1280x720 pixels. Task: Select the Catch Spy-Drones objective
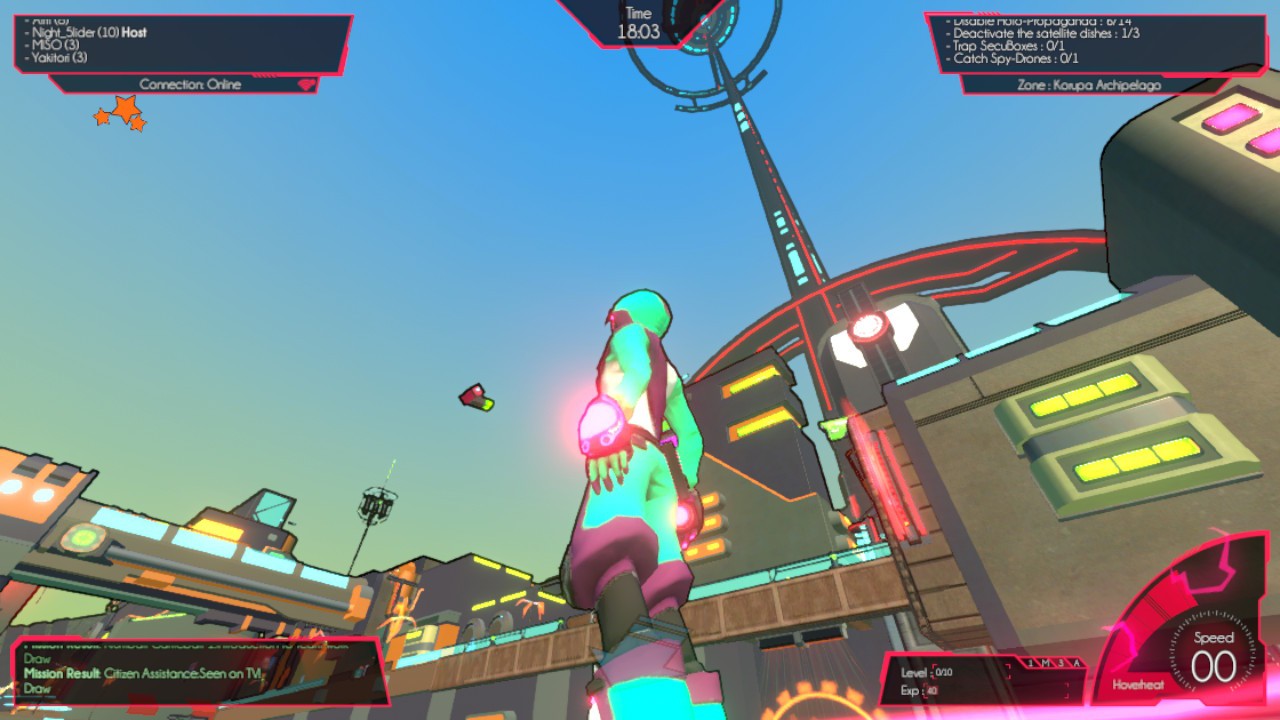pyautogui.click(x=1016, y=59)
